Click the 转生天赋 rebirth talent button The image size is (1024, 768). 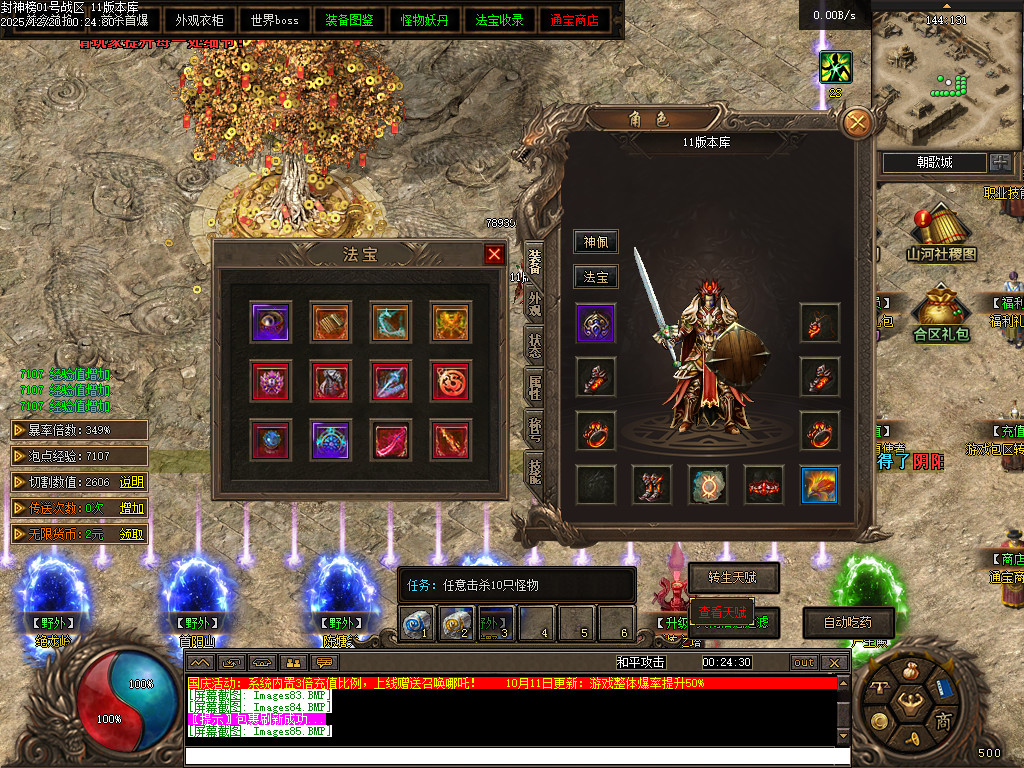coord(733,578)
